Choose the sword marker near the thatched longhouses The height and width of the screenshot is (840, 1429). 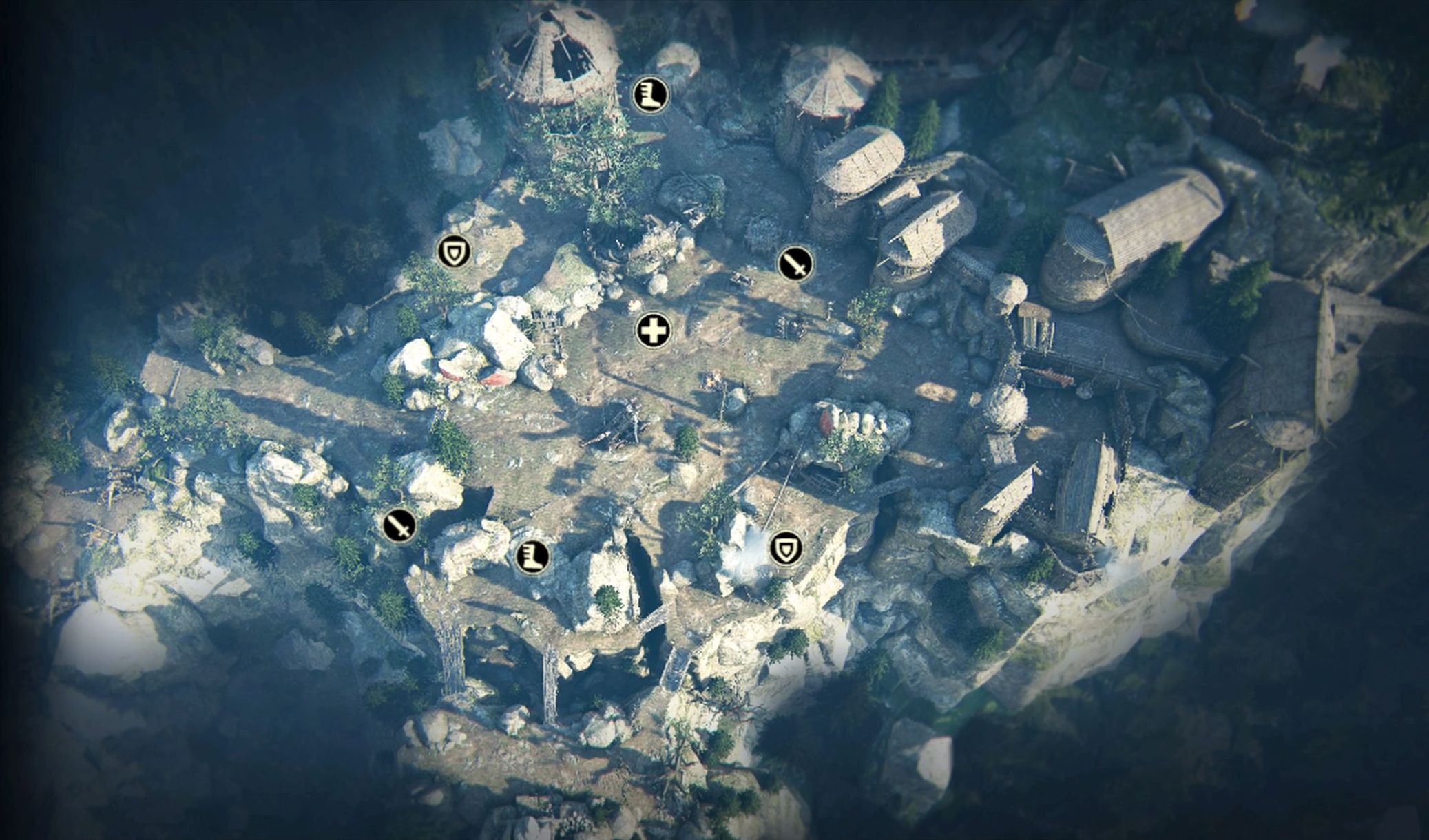point(795,264)
